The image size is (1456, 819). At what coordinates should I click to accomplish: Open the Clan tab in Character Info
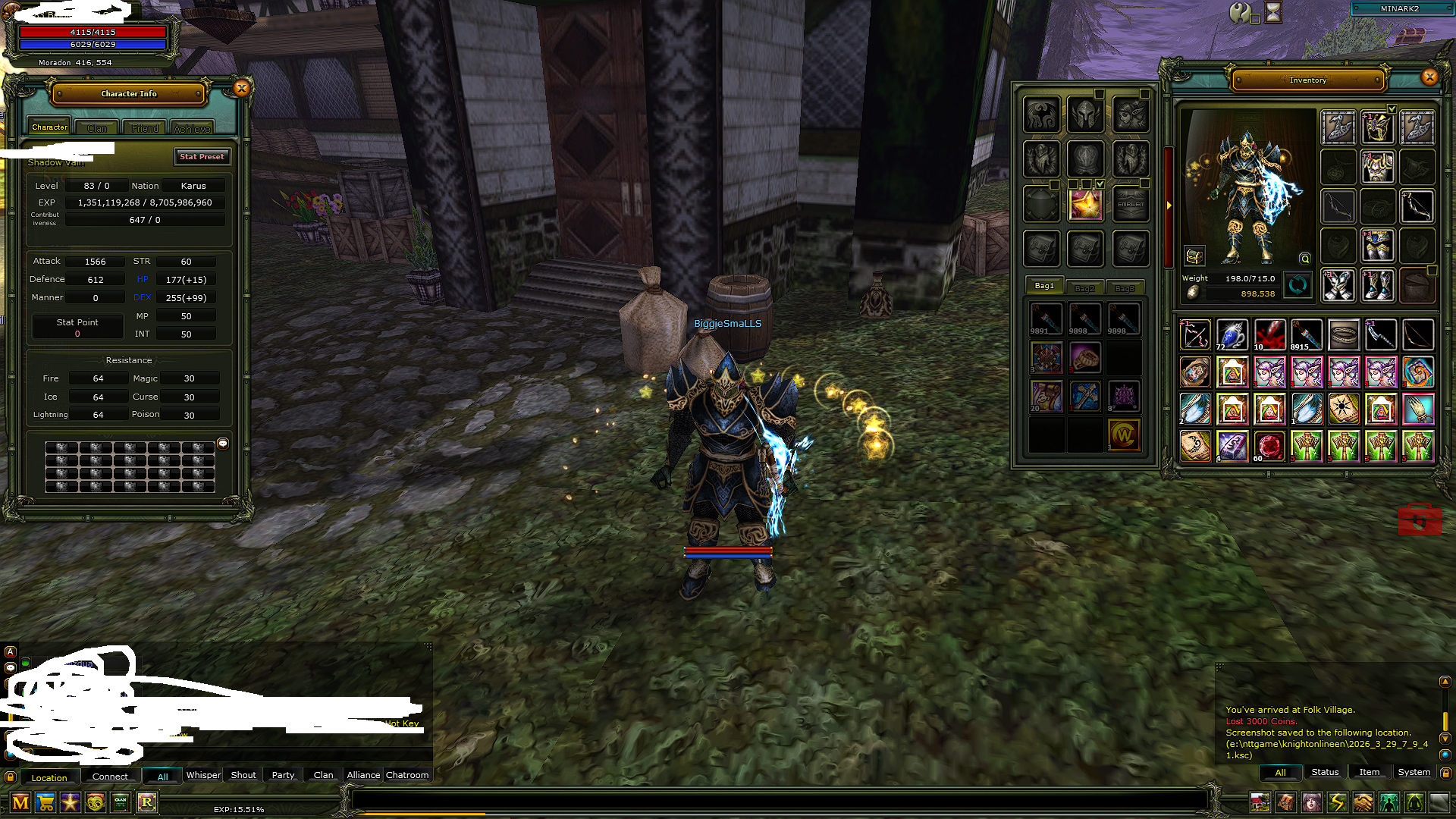click(x=96, y=127)
